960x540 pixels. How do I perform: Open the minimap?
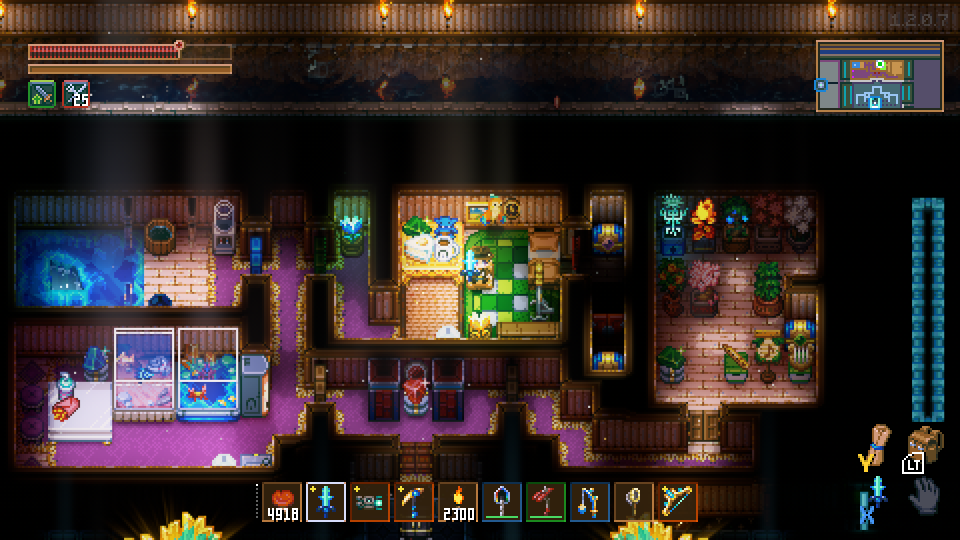[880, 76]
